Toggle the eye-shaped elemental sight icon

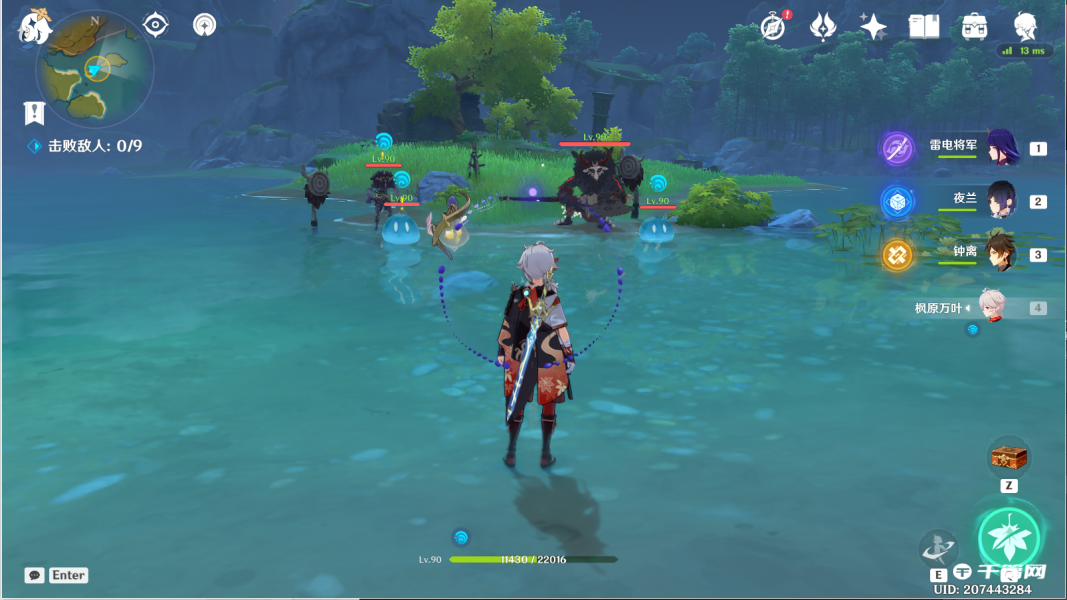click(x=155, y=24)
